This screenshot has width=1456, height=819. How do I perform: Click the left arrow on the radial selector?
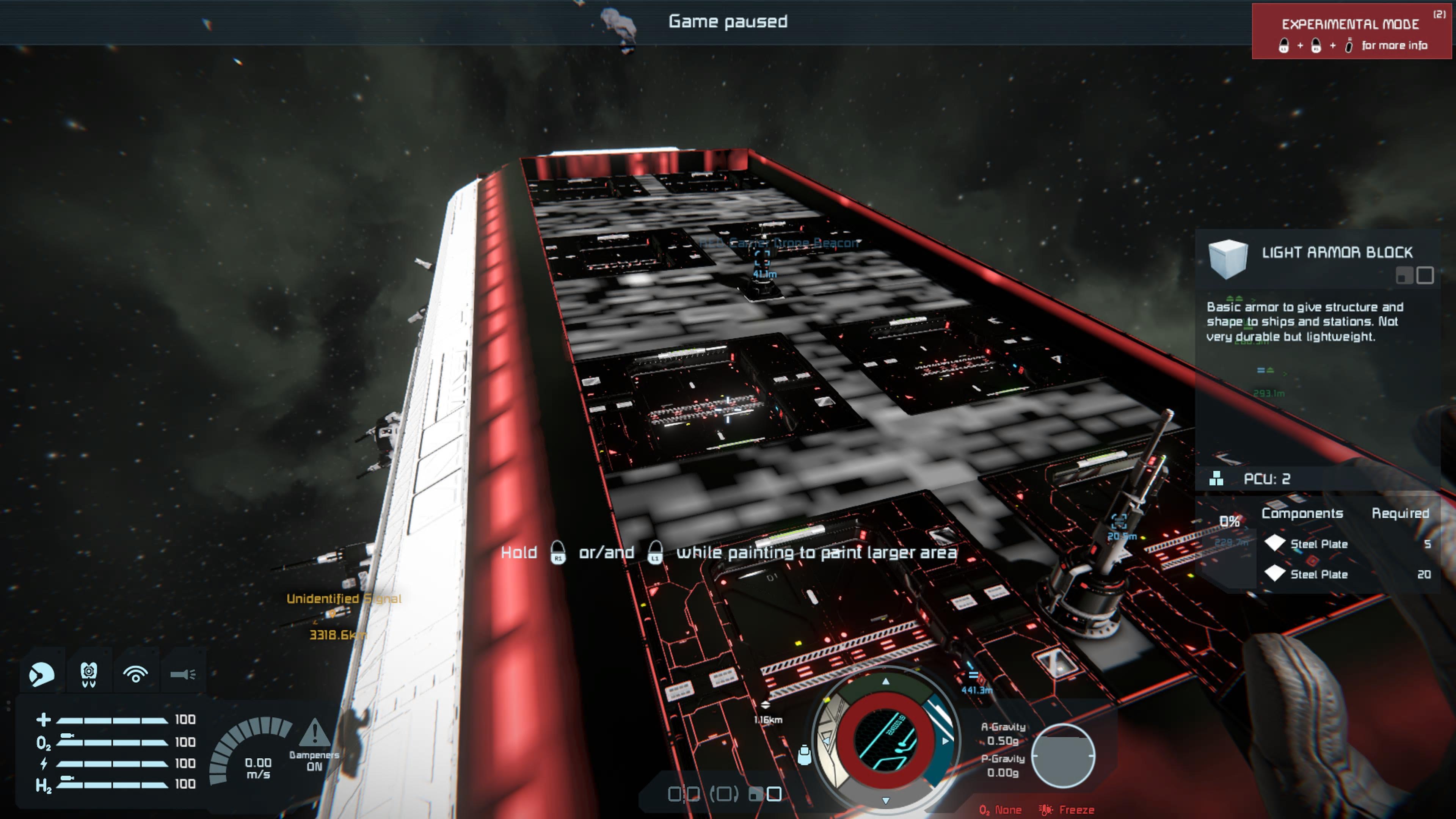(826, 741)
